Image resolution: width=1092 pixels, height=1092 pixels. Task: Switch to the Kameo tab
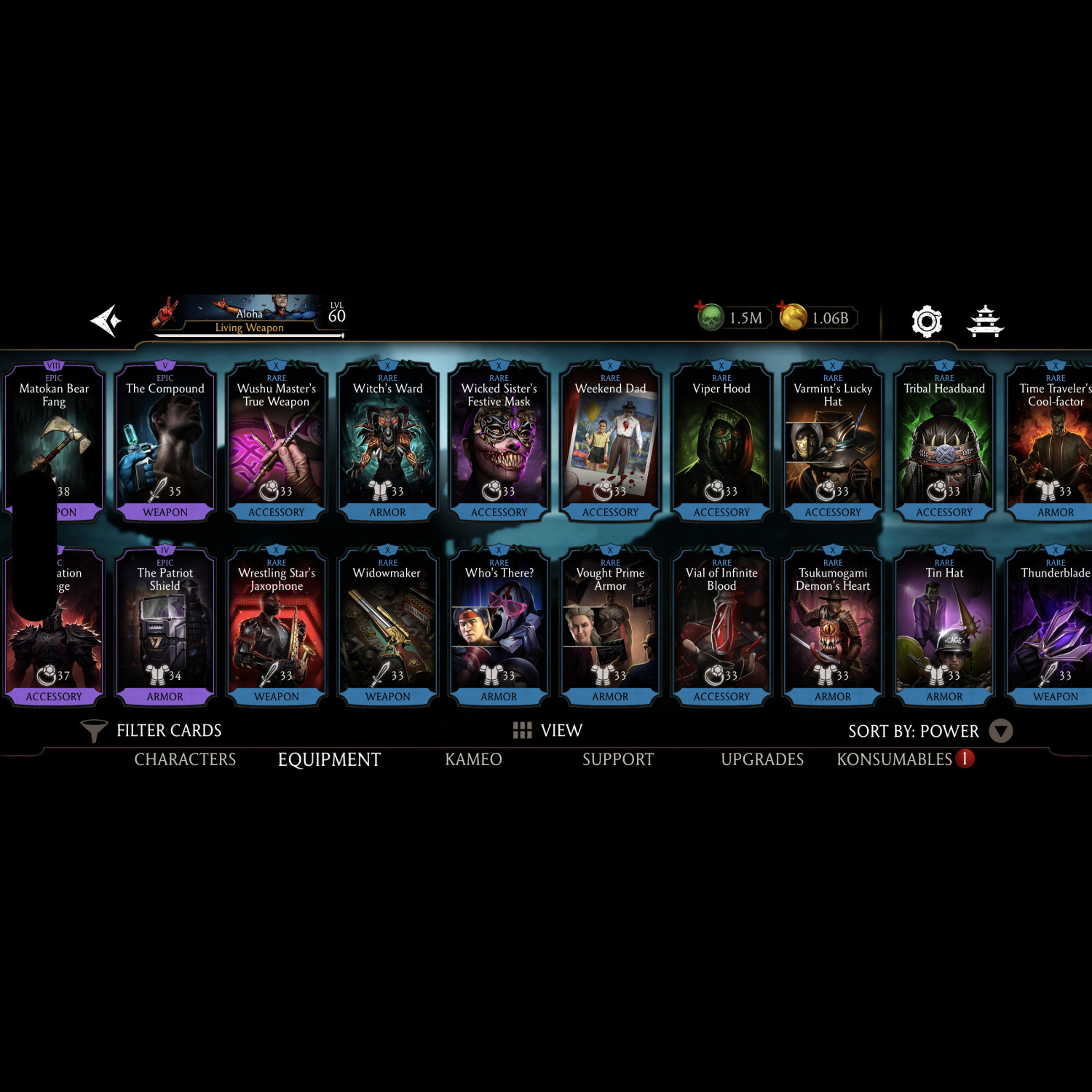pyautogui.click(x=473, y=759)
